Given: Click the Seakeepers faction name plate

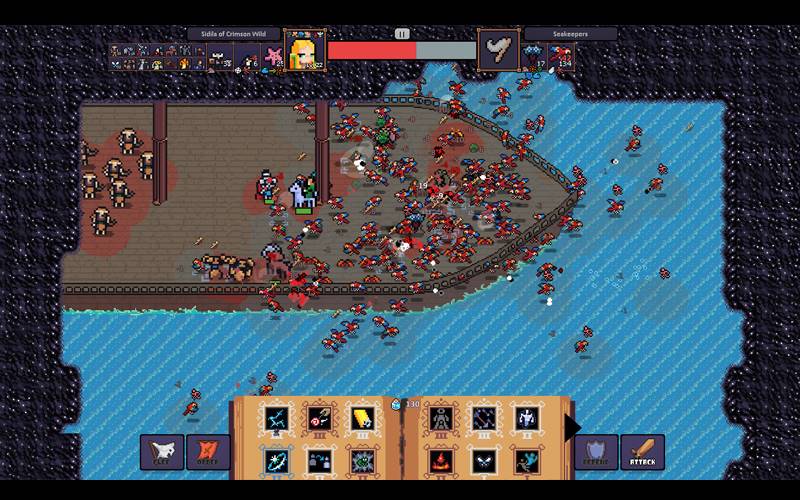Looking at the screenshot, I should click(x=570, y=33).
